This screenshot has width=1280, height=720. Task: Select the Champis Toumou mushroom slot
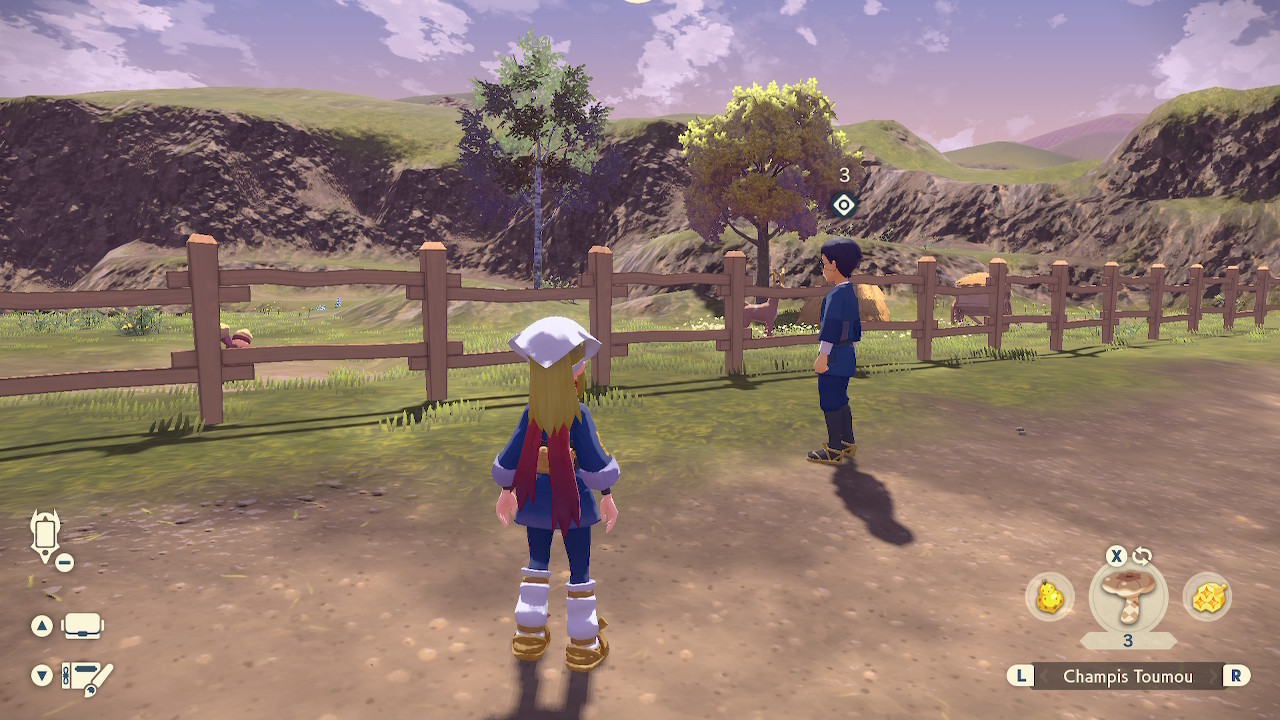click(1128, 596)
